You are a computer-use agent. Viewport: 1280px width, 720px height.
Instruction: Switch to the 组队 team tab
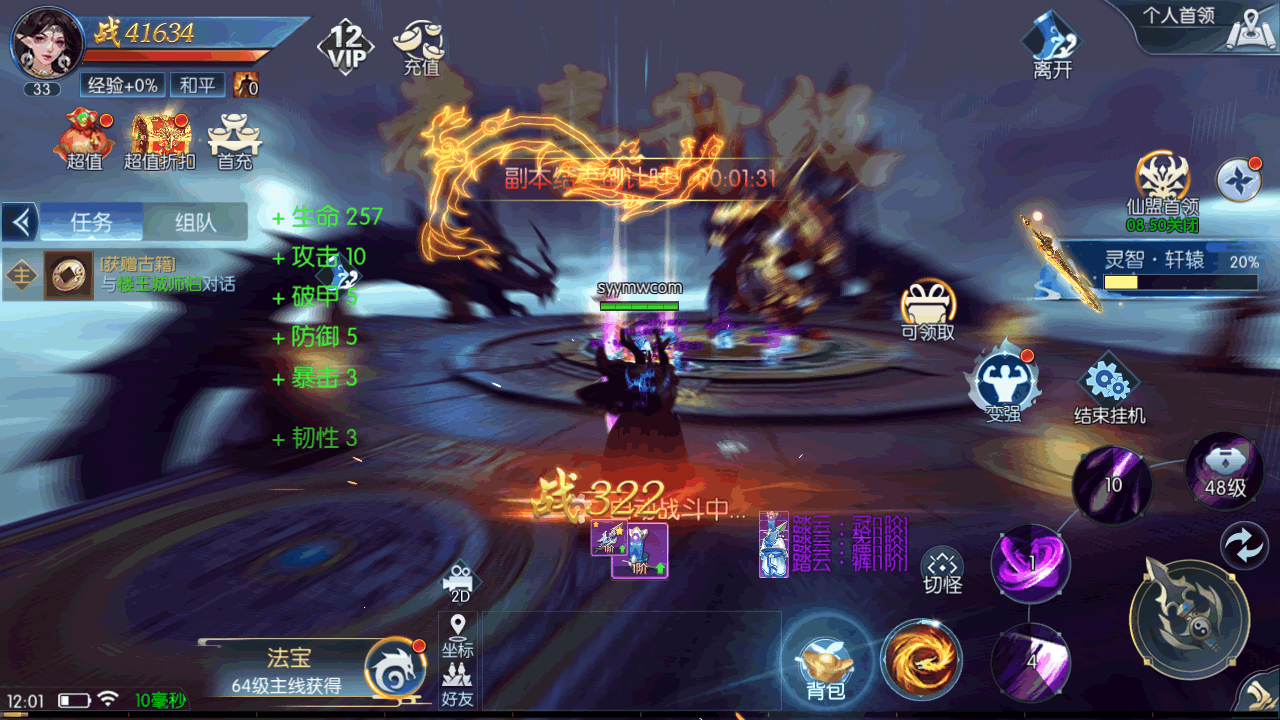195,222
